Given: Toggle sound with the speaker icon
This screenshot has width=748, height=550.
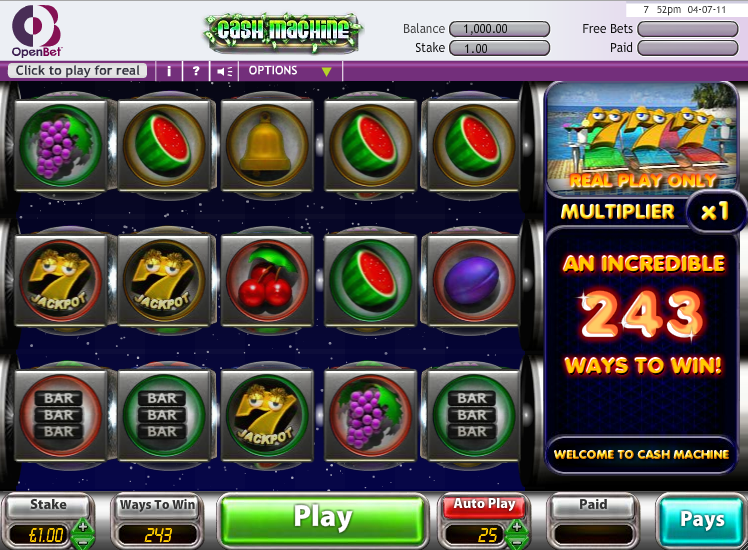Looking at the screenshot, I should (225, 71).
